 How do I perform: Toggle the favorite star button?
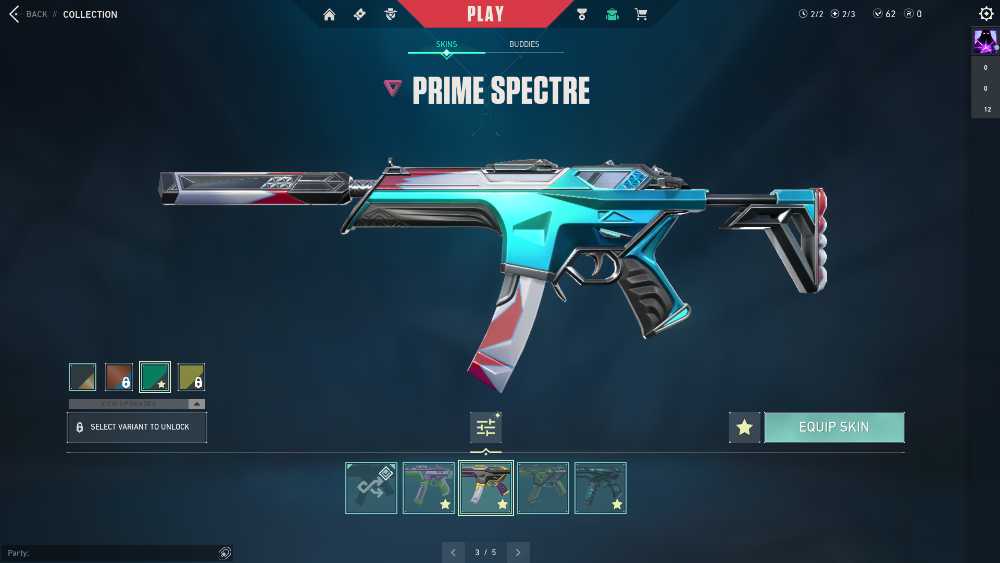pyautogui.click(x=744, y=427)
